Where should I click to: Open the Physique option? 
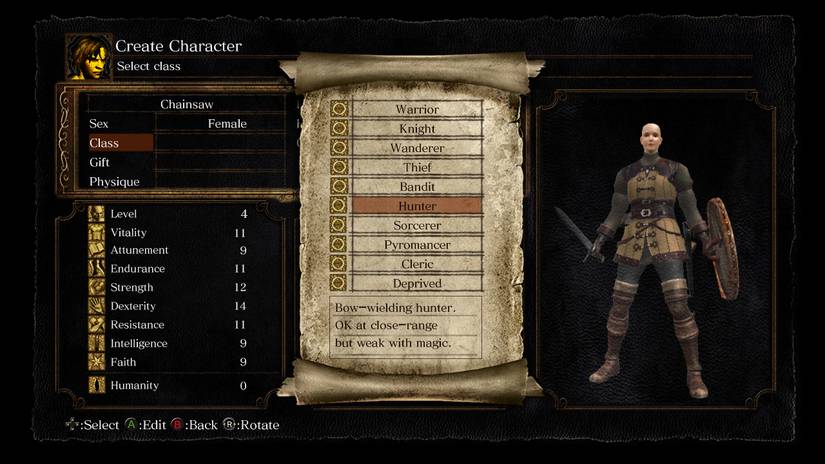(187, 182)
